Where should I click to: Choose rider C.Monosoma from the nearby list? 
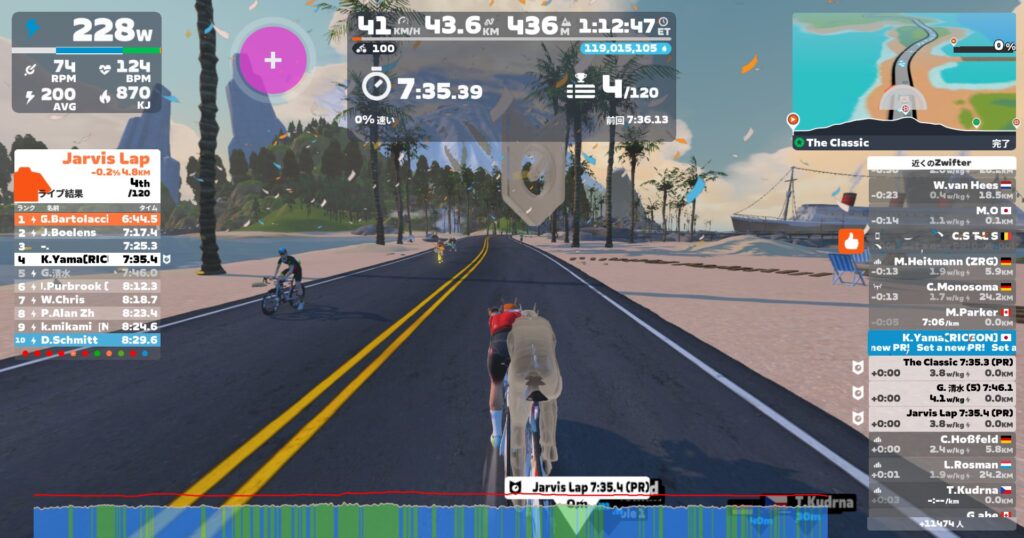(x=940, y=291)
